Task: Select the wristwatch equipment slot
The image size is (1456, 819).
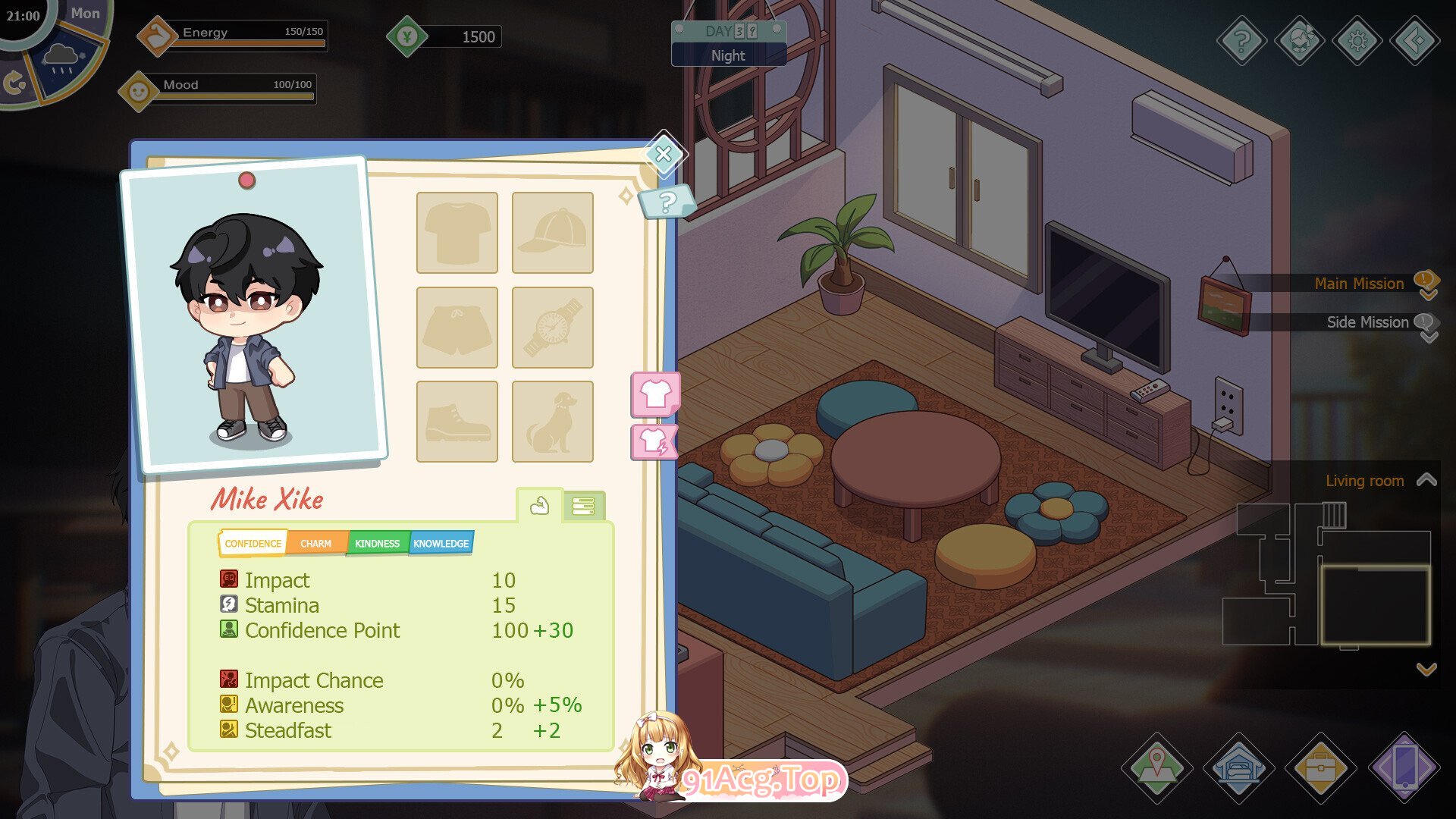Action: pos(552,328)
